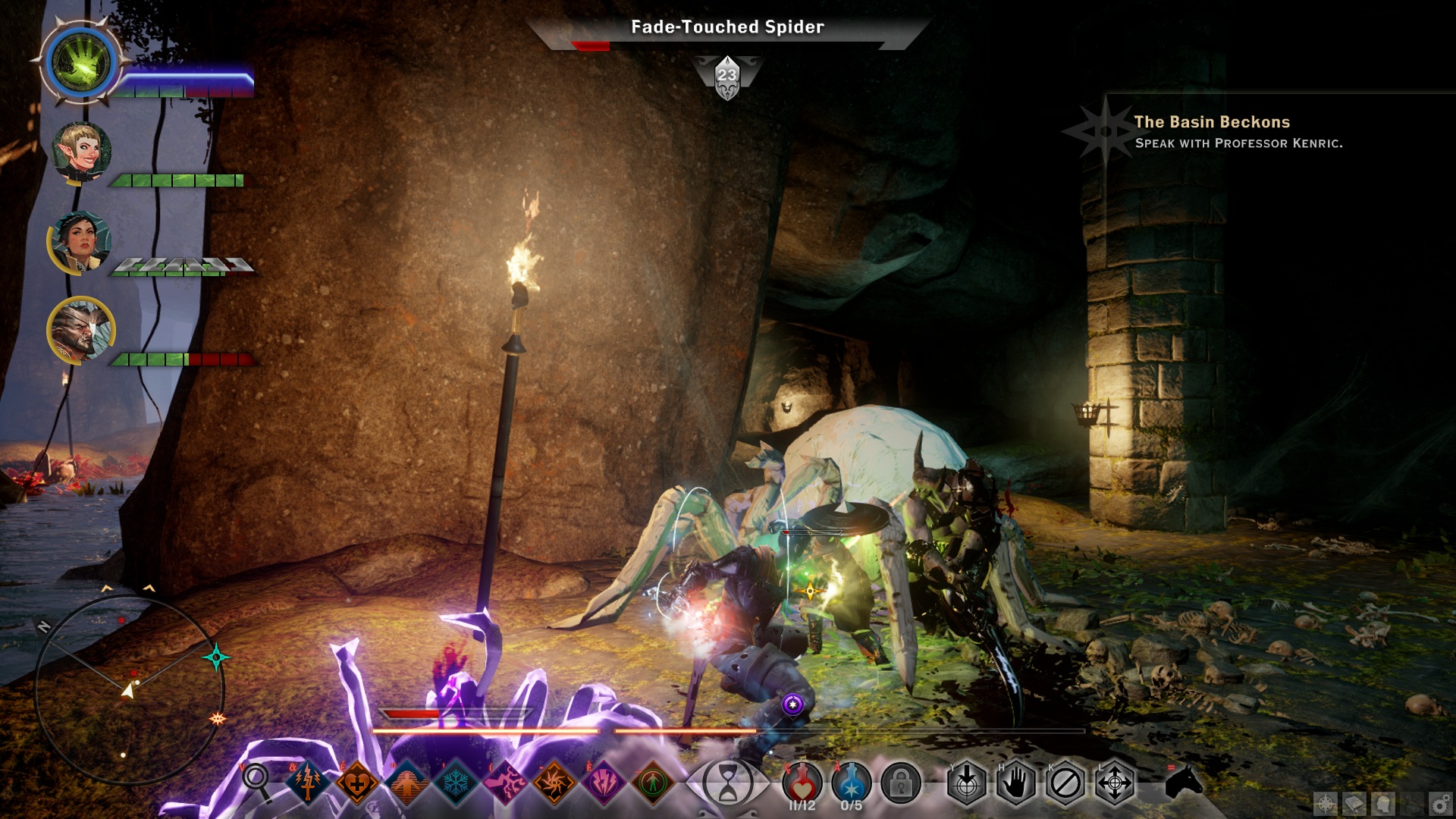Choose the horned Qunari companion portrait
The height and width of the screenshot is (819, 1456).
80,330
